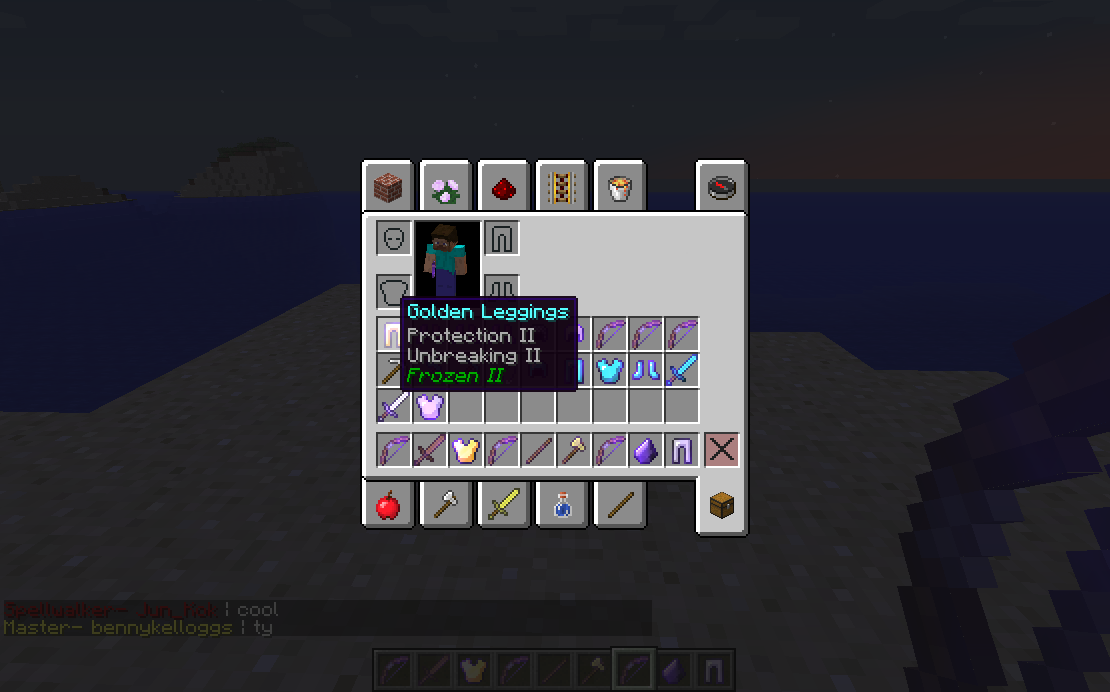Switch to the Foodstuffs apple tab

[388, 506]
